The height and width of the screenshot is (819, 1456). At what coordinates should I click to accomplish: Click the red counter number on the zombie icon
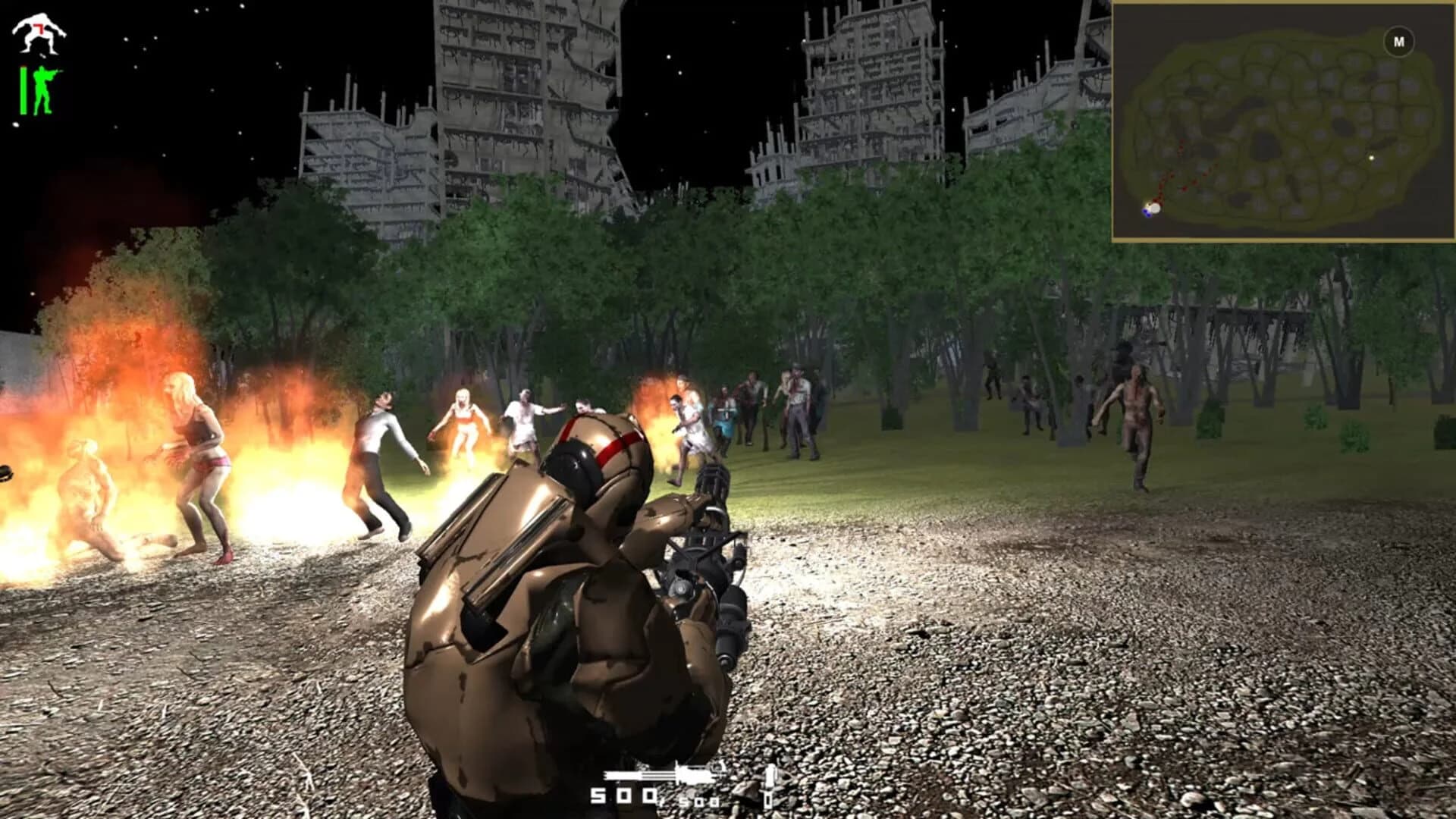coord(38,28)
